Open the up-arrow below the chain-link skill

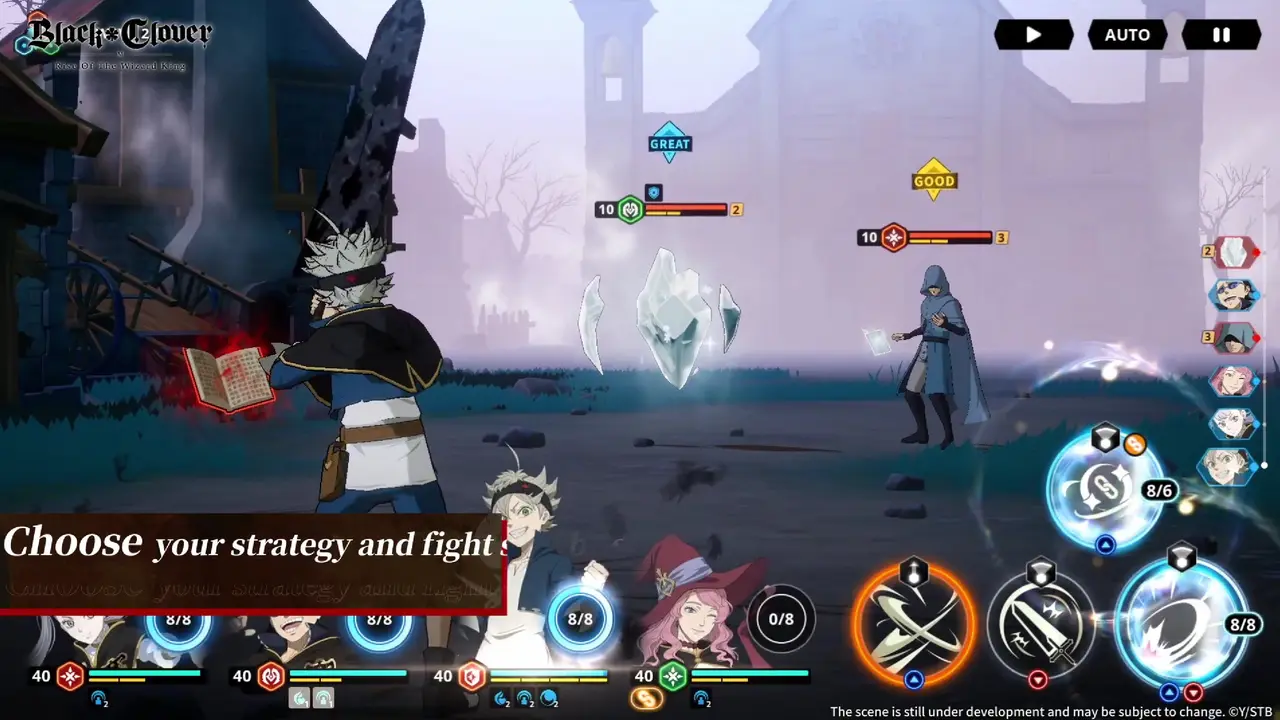(x=1105, y=545)
